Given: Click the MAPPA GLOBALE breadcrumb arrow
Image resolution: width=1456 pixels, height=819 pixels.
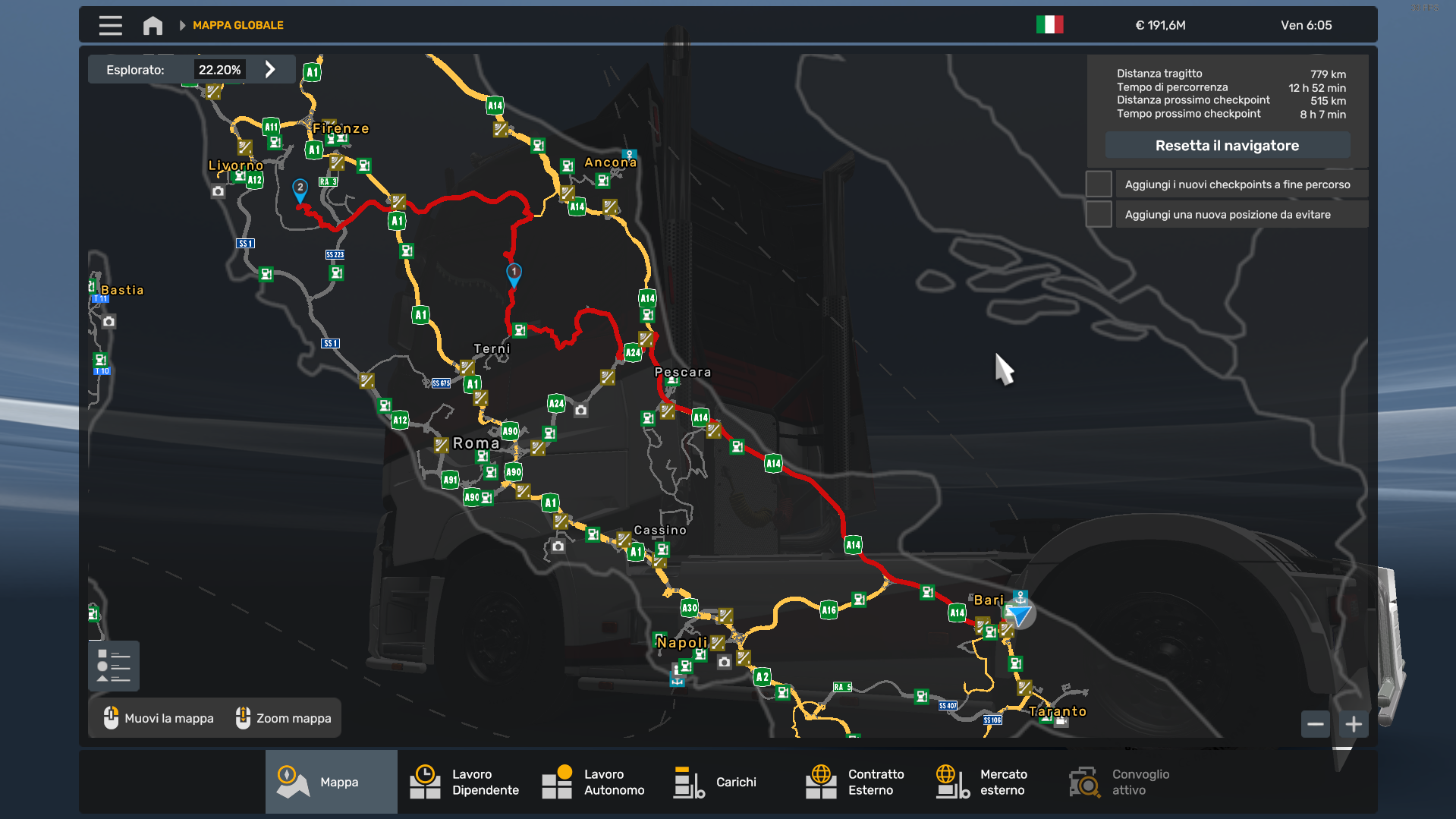Looking at the screenshot, I should tap(181, 24).
